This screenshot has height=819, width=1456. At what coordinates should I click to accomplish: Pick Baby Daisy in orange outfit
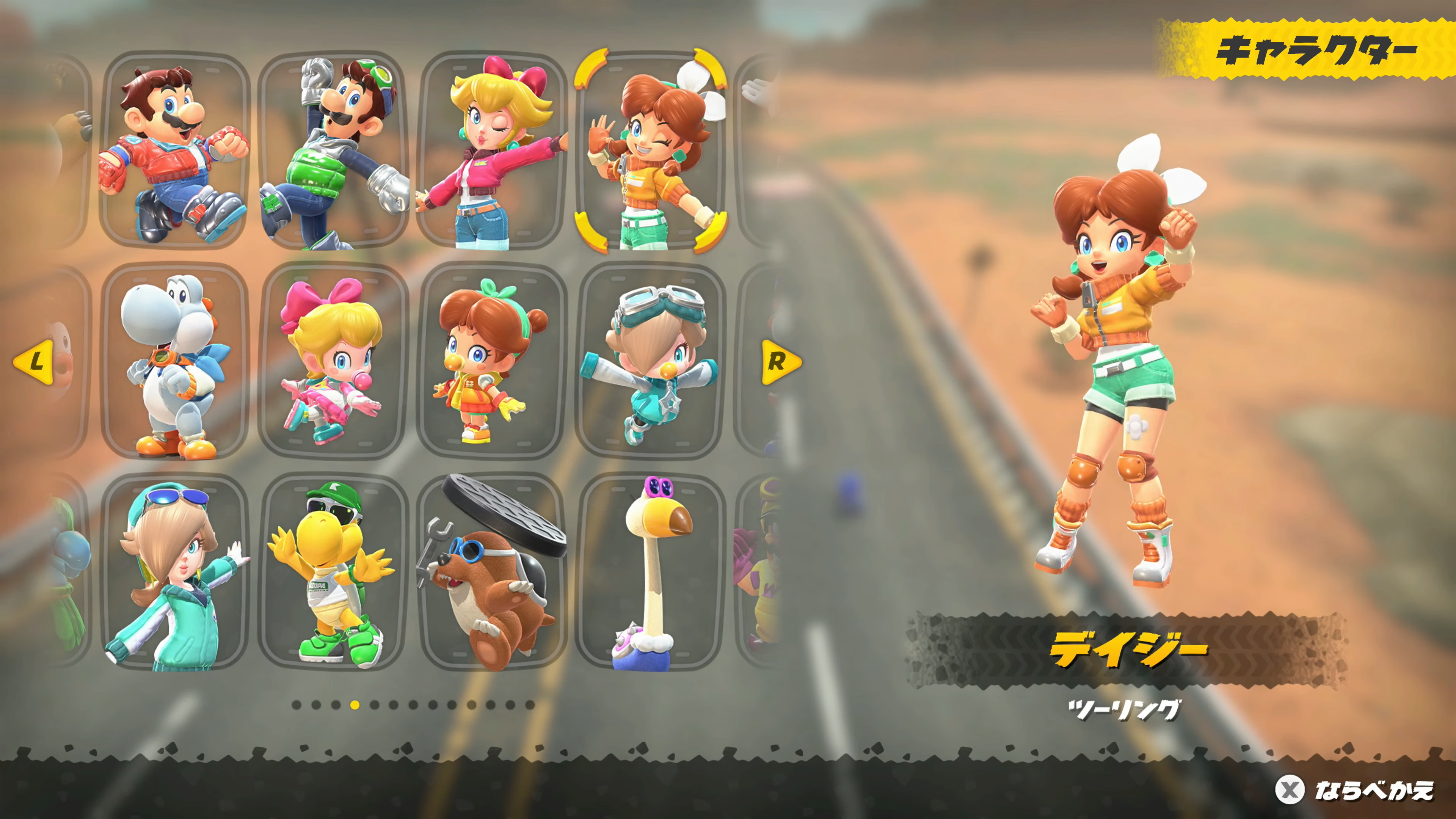click(492, 362)
